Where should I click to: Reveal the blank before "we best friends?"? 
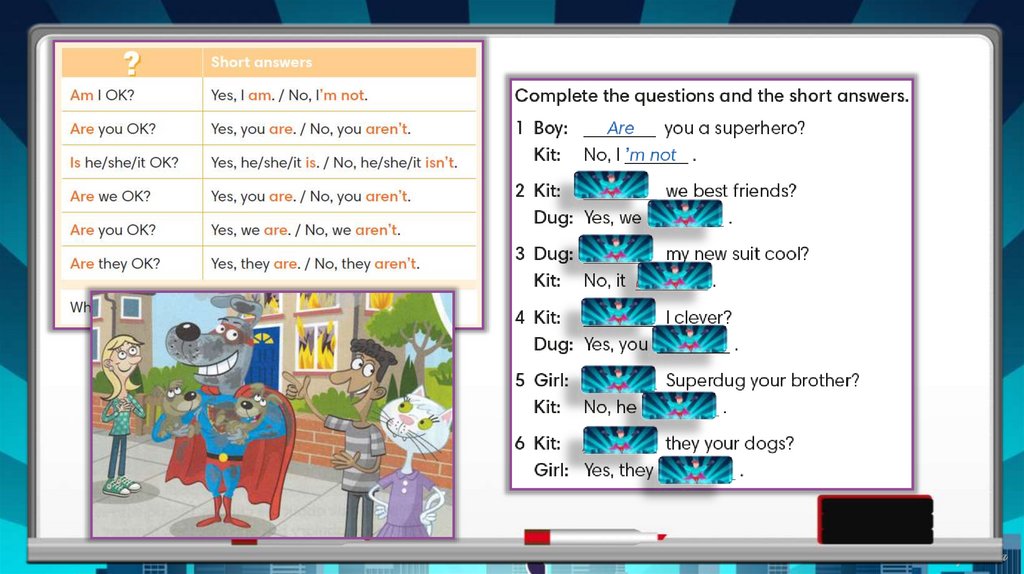point(611,186)
